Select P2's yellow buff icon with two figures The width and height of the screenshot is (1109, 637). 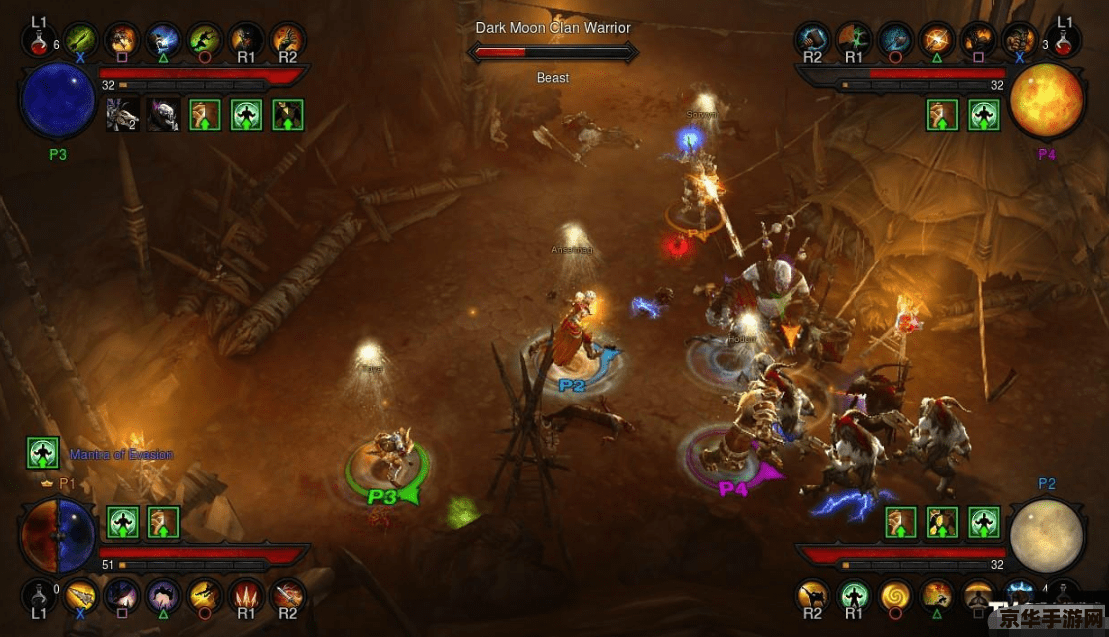pos(943,521)
